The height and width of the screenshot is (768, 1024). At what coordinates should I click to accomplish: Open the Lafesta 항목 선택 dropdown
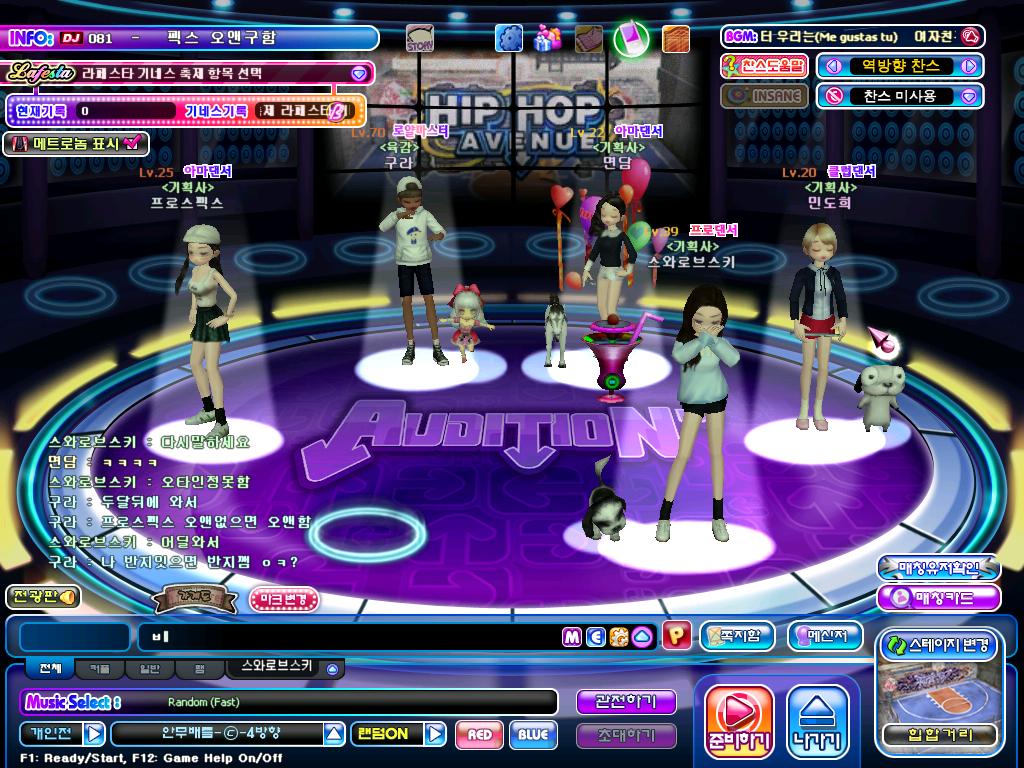point(359,73)
